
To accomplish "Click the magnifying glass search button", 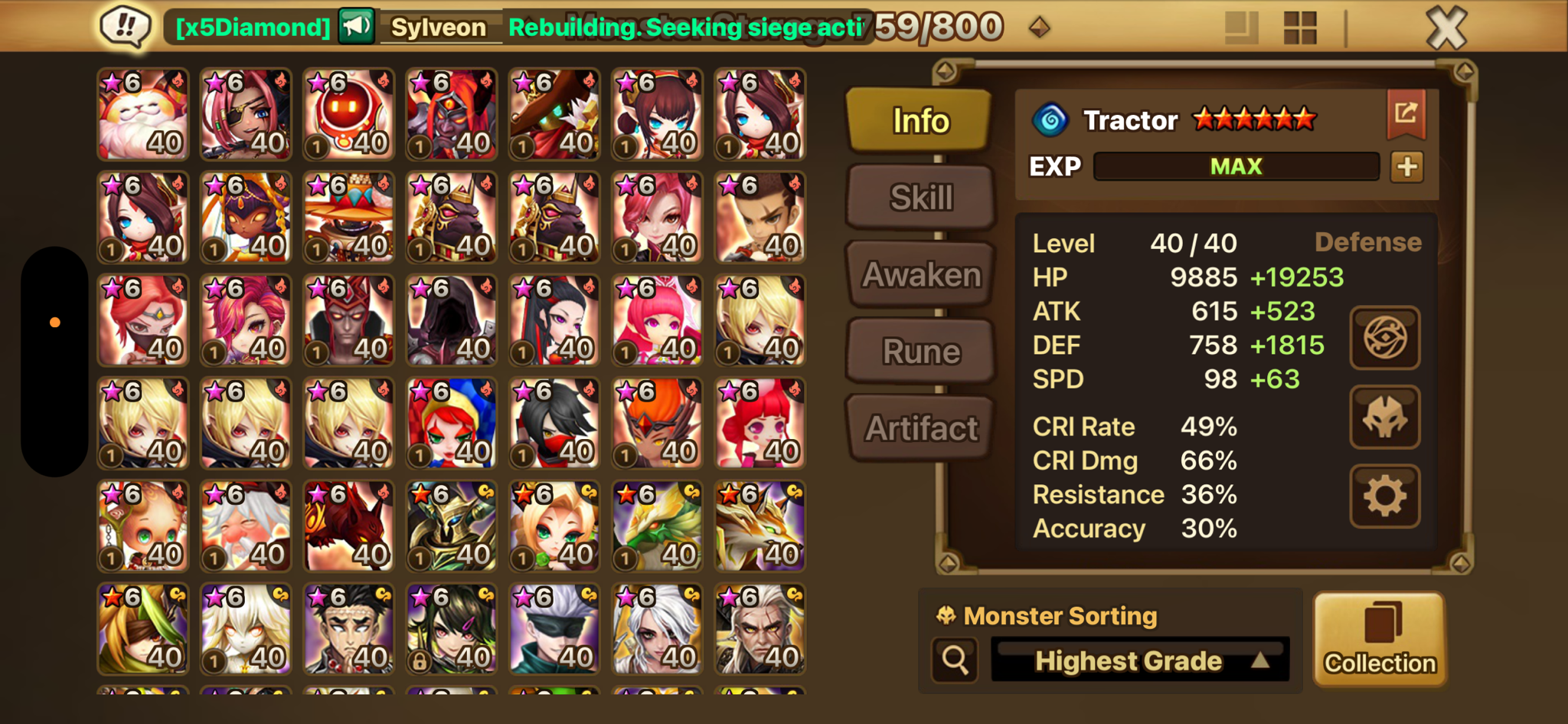I will click(955, 660).
